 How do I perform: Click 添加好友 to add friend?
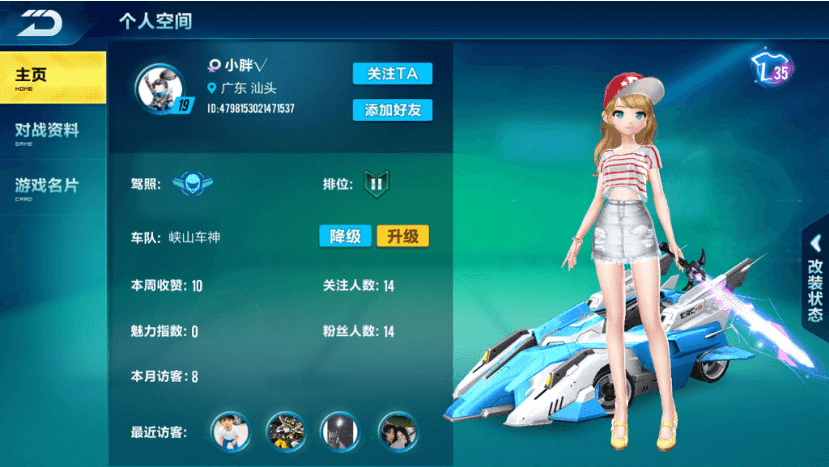tap(392, 110)
